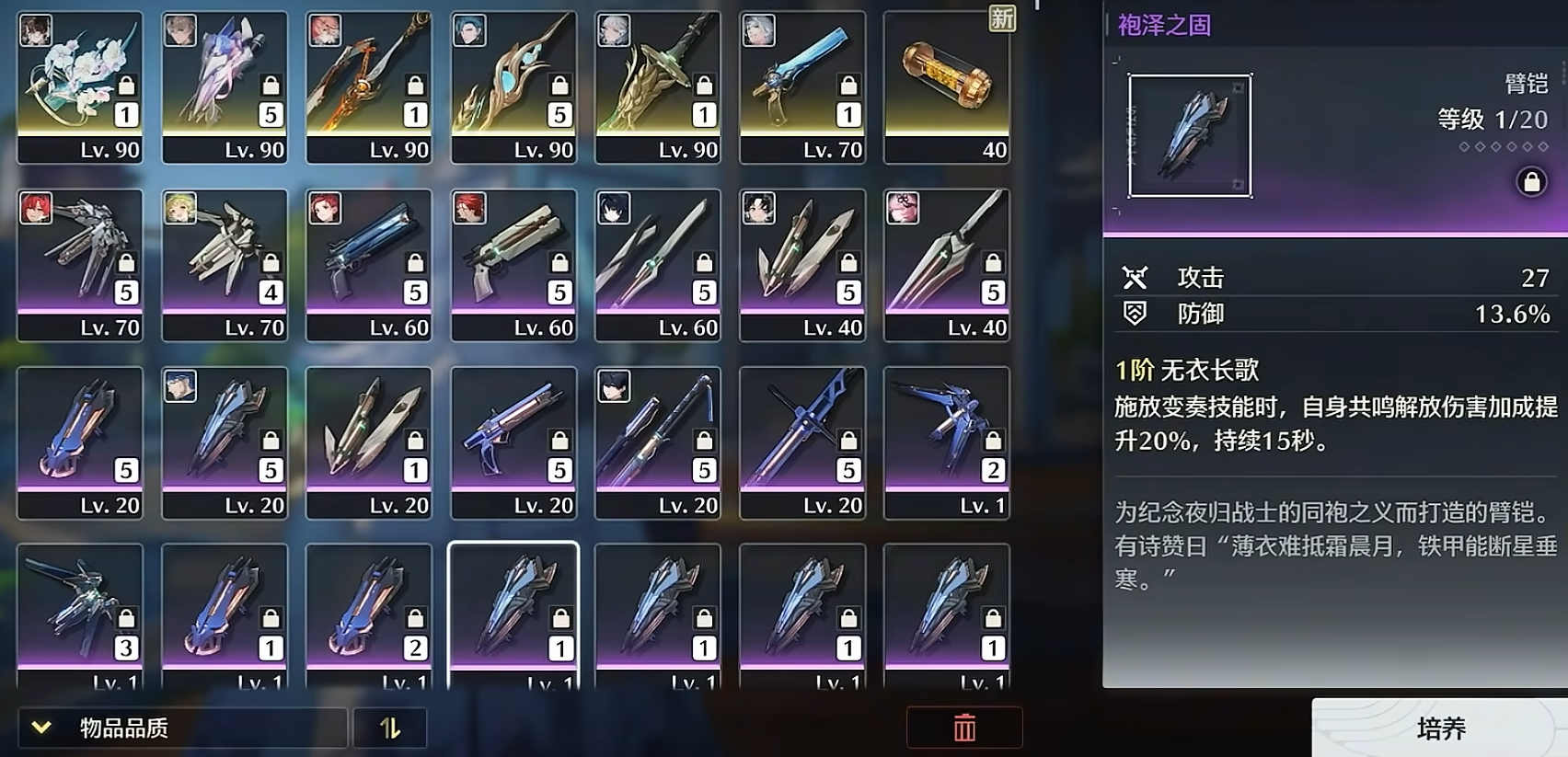This screenshot has width=1568, height=757.
Task: Select the flower bouquet weapon Lv. 90
Action: [x=80, y=87]
